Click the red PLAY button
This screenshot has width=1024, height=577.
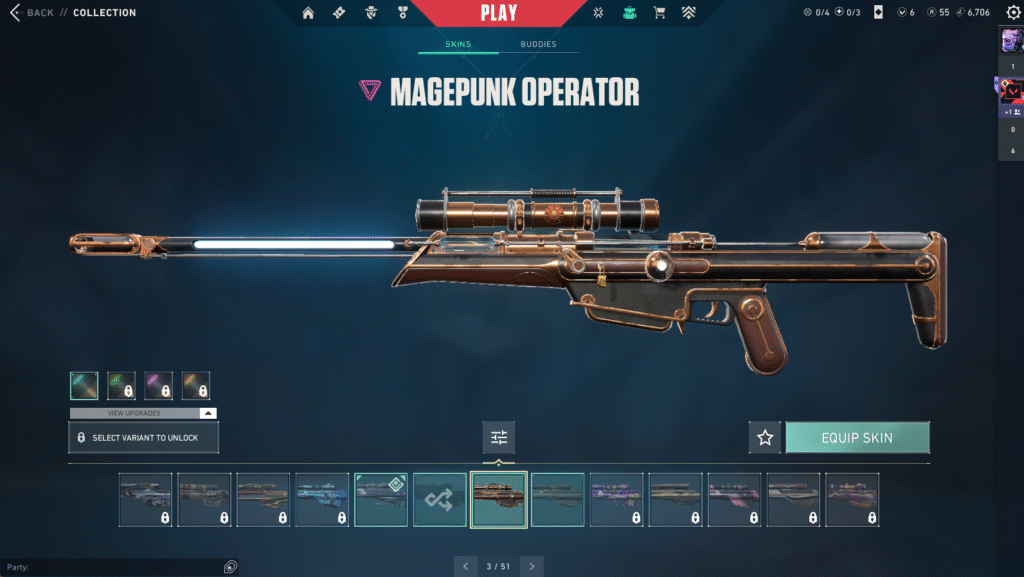pos(498,14)
